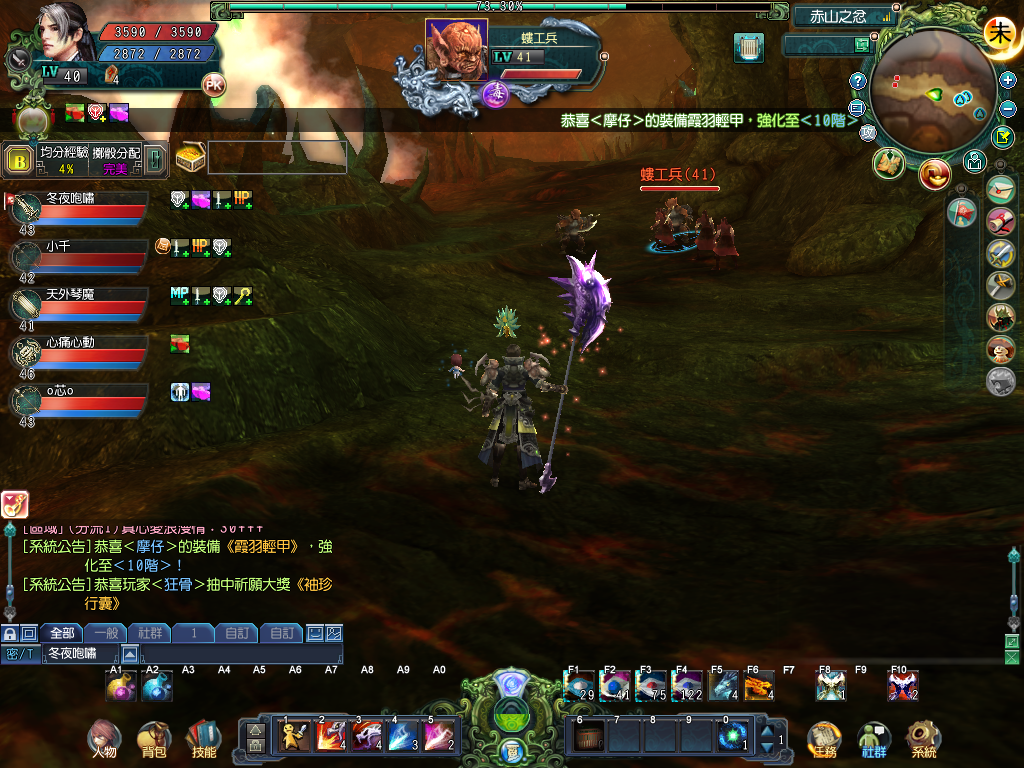Viewport: 1024px width, 768px height.
Task: Open the 系統 system settings gear
Action: pos(923,738)
